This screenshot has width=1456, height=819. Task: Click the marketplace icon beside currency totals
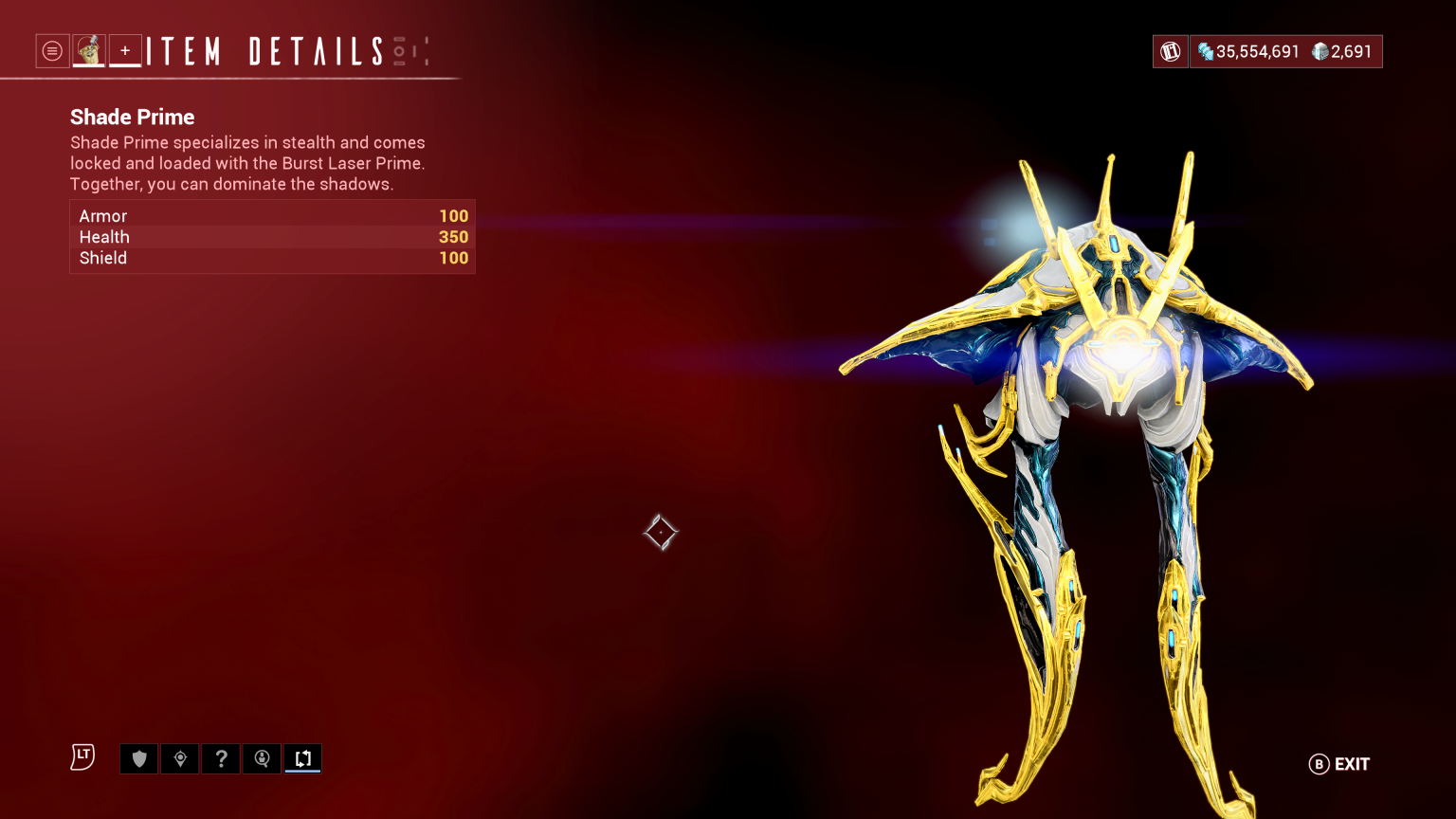(1170, 50)
